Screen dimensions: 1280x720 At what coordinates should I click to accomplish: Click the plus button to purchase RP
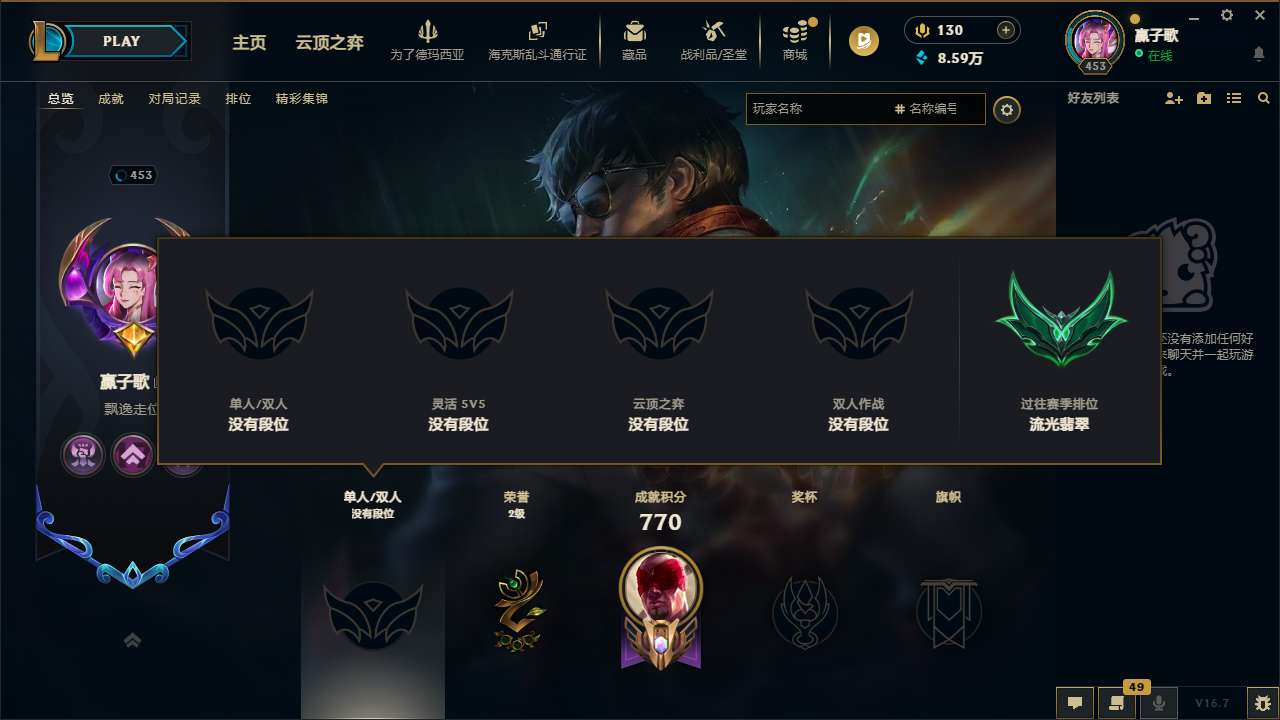coord(1006,30)
